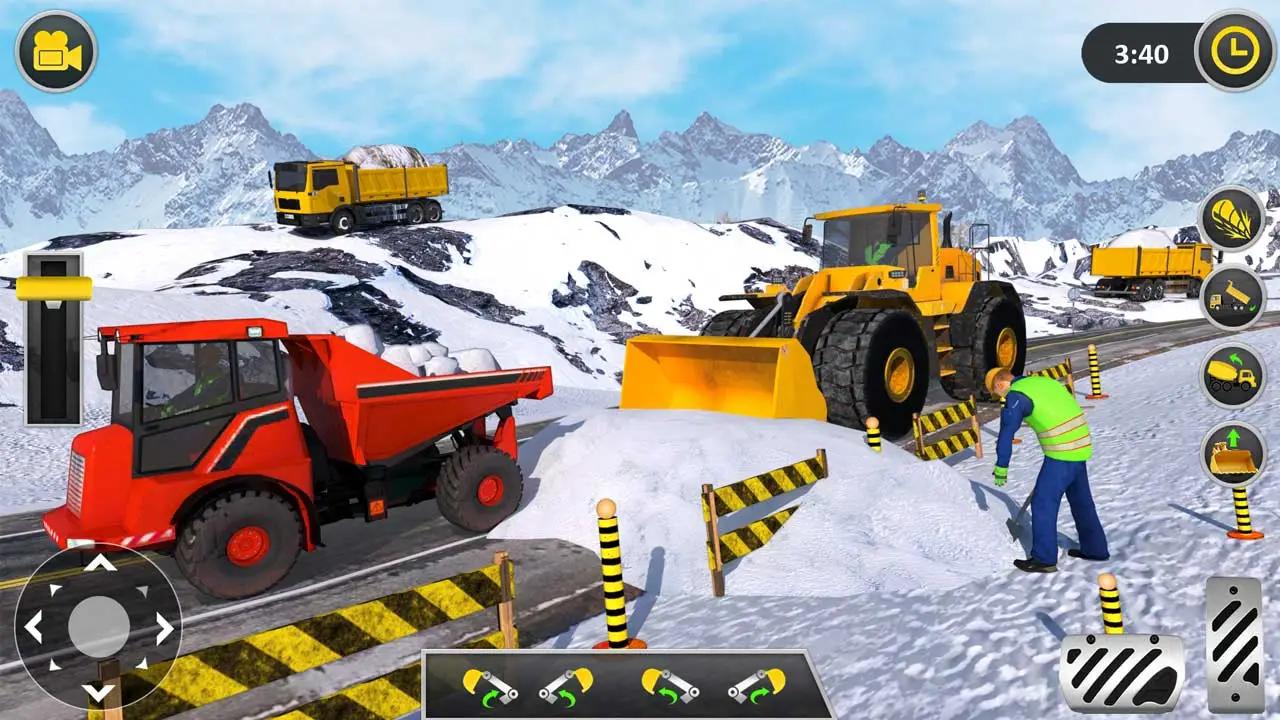Tap the raise loader bucket icon
This screenshot has height=720, width=1280.
pyautogui.click(x=1232, y=453)
